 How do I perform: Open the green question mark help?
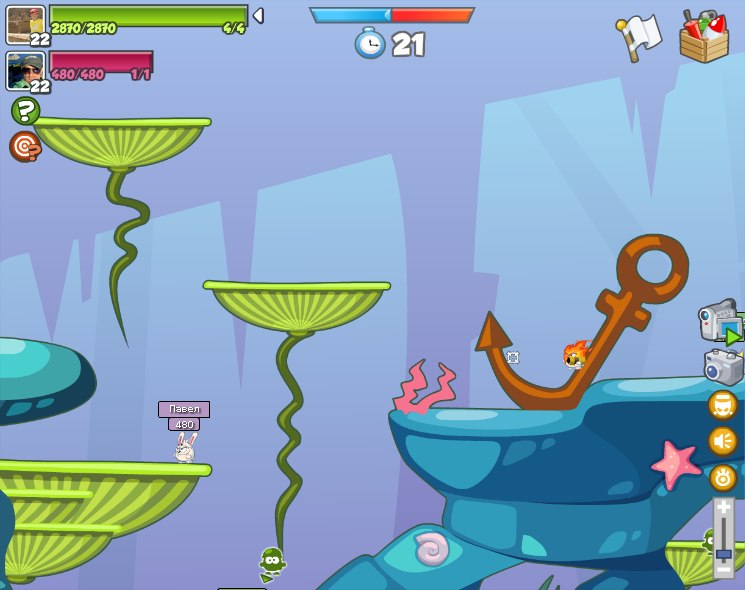pos(25,110)
